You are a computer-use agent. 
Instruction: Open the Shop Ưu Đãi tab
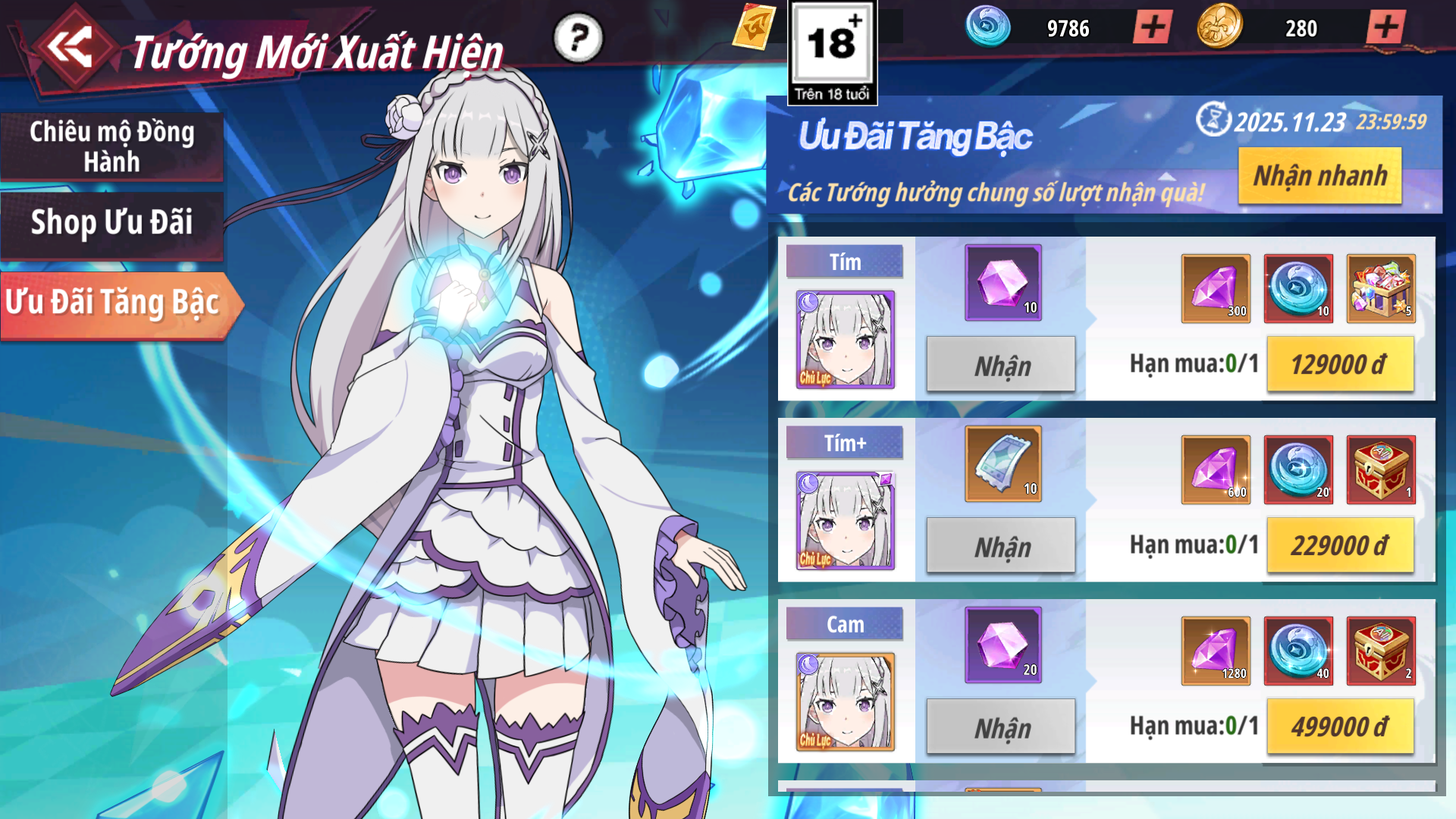pyautogui.click(x=111, y=223)
